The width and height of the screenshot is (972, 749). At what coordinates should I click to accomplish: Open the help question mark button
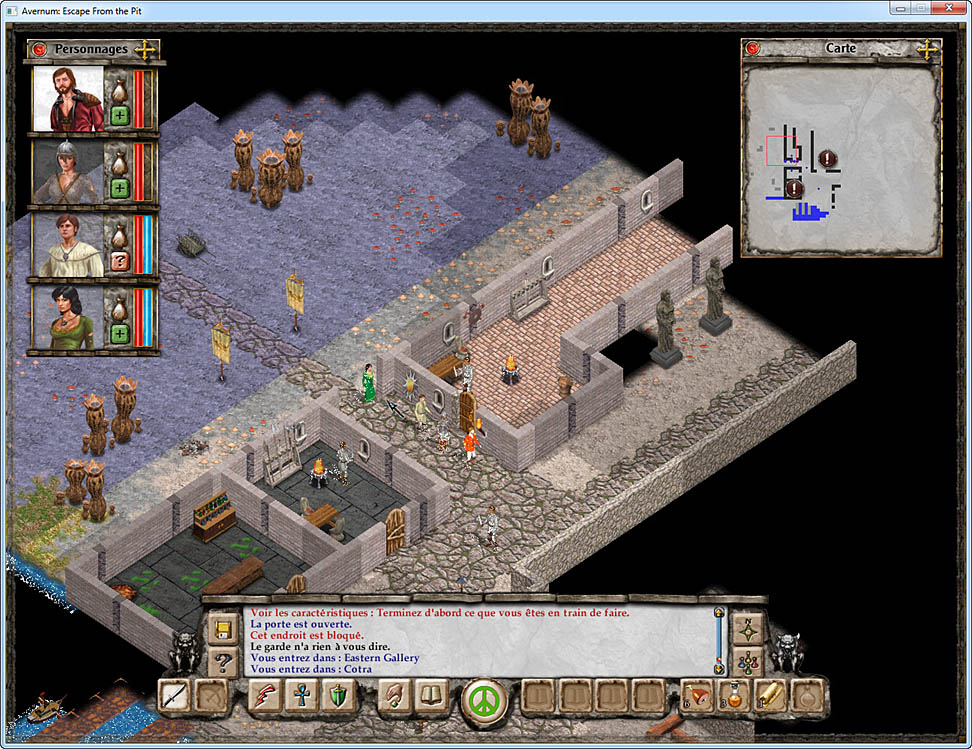click(223, 661)
